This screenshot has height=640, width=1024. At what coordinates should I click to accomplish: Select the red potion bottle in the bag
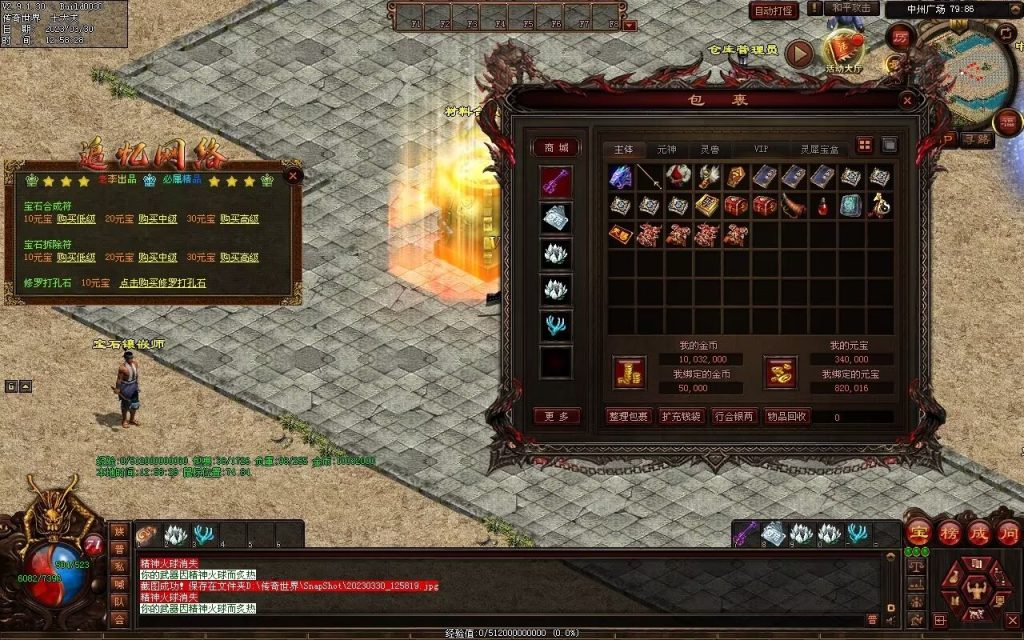click(x=822, y=206)
